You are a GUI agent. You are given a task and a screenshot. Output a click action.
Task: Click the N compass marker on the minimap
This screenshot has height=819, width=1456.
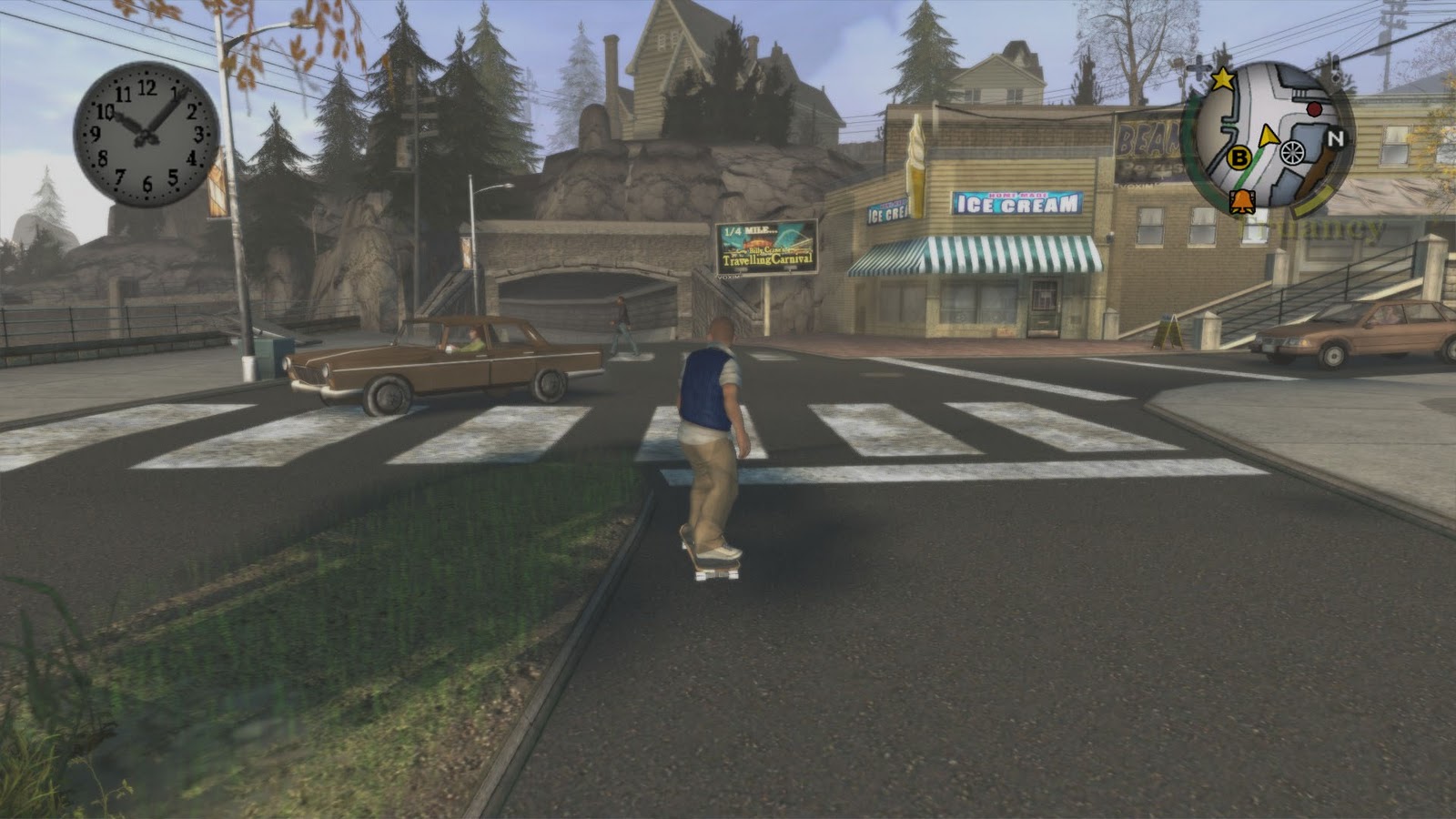click(1336, 139)
